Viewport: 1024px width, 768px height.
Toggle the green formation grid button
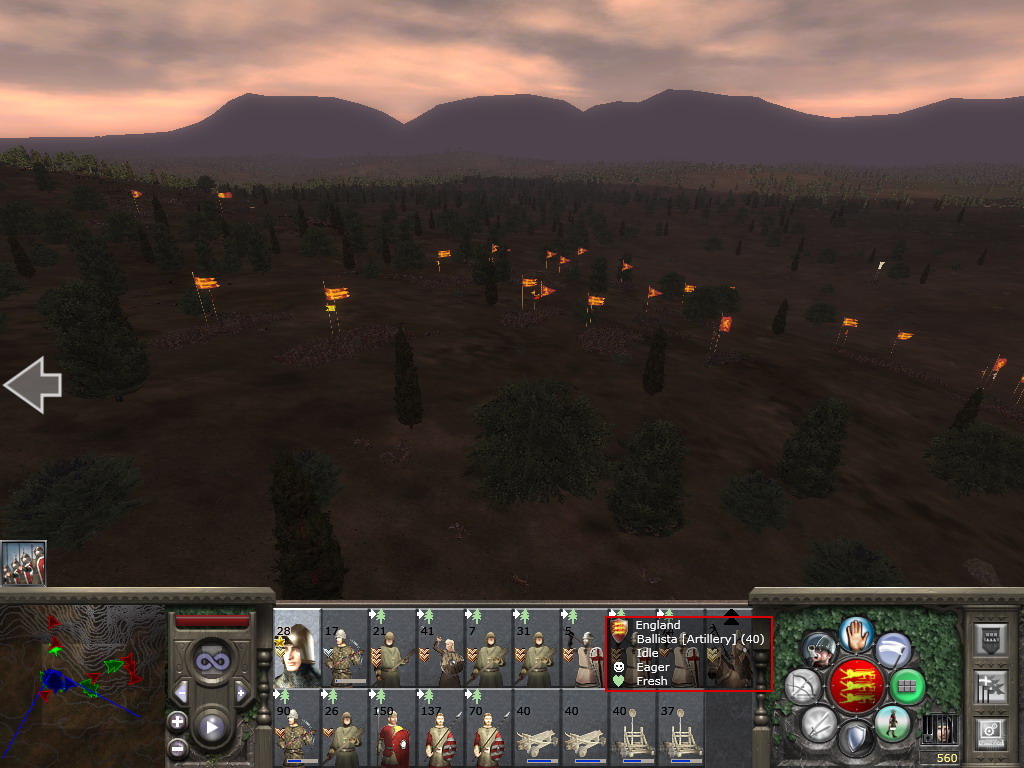coord(906,686)
